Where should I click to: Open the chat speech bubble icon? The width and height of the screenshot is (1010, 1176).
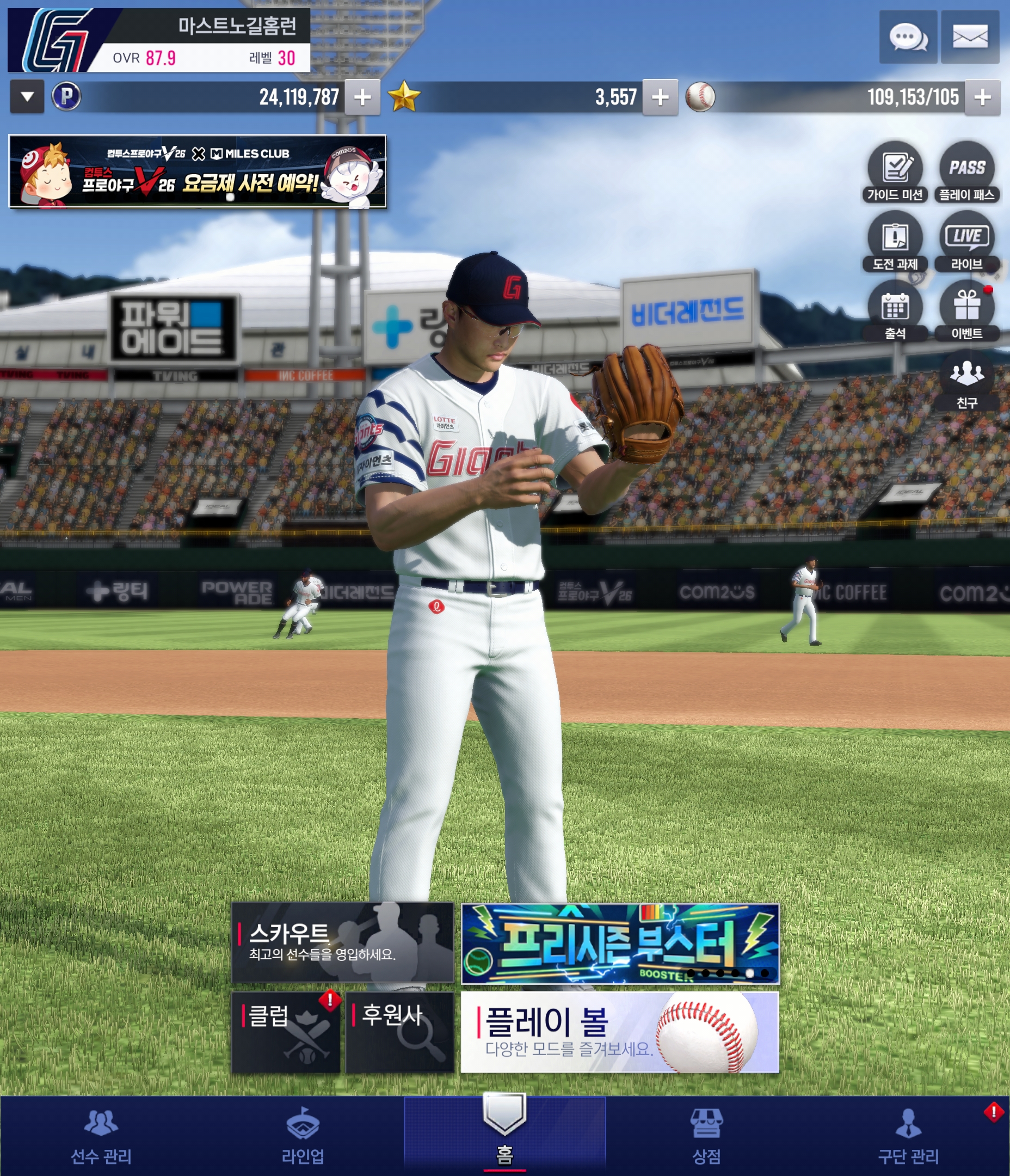tap(908, 38)
